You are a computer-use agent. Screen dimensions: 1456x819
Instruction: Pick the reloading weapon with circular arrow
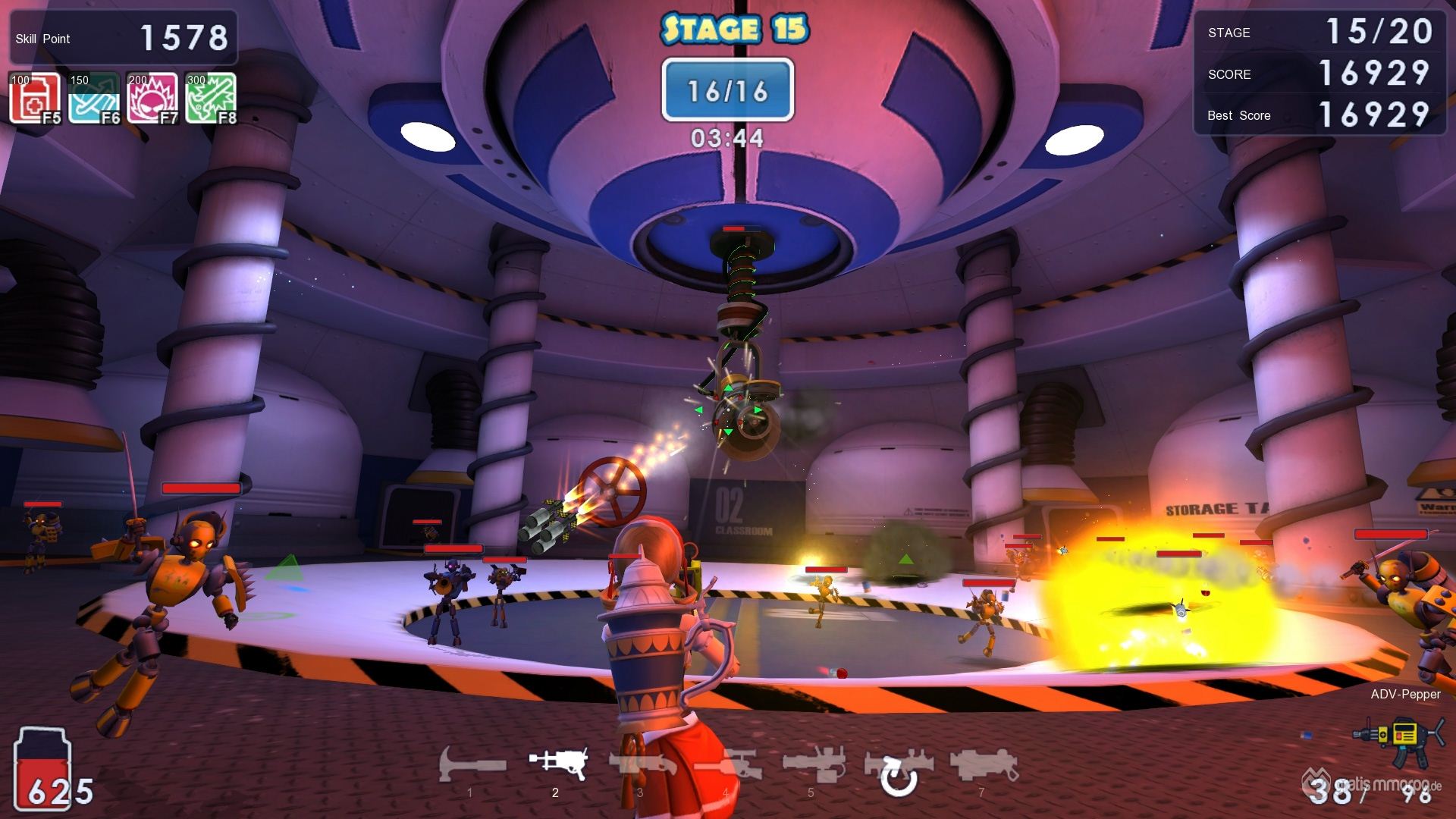tap(898, 770)
